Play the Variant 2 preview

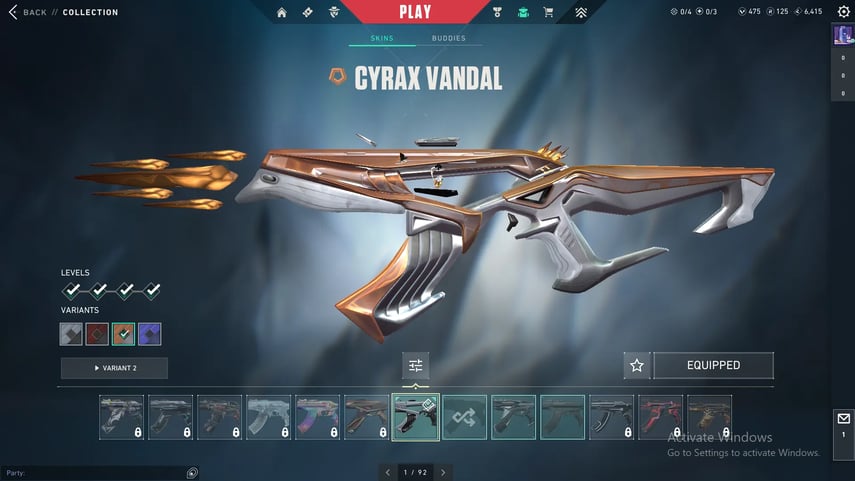point(114,368)
